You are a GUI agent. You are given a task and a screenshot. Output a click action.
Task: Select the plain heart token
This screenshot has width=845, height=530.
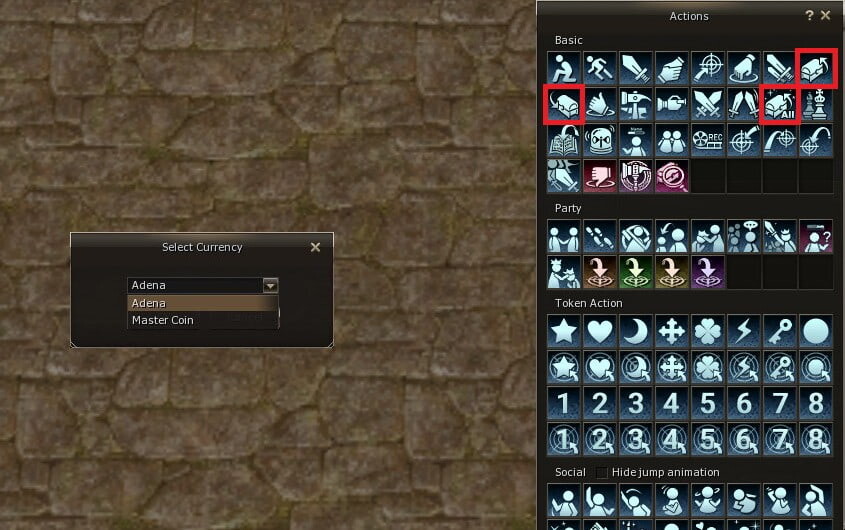[599, 332]
